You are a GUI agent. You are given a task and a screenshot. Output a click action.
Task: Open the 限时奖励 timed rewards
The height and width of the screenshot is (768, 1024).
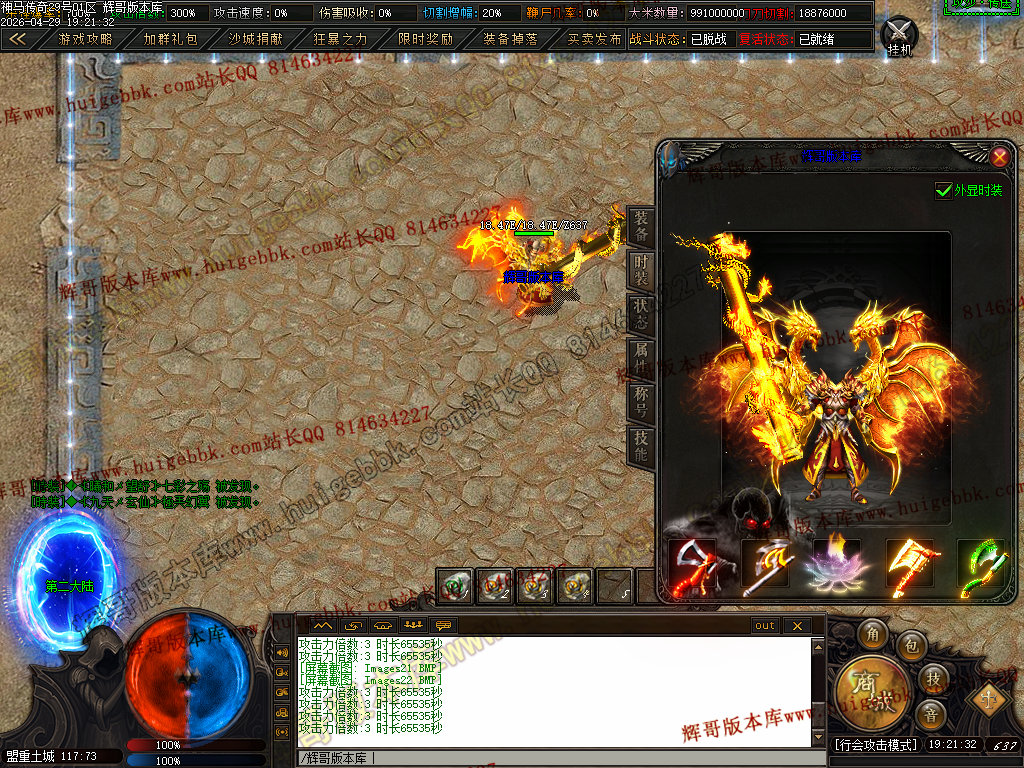425,39
